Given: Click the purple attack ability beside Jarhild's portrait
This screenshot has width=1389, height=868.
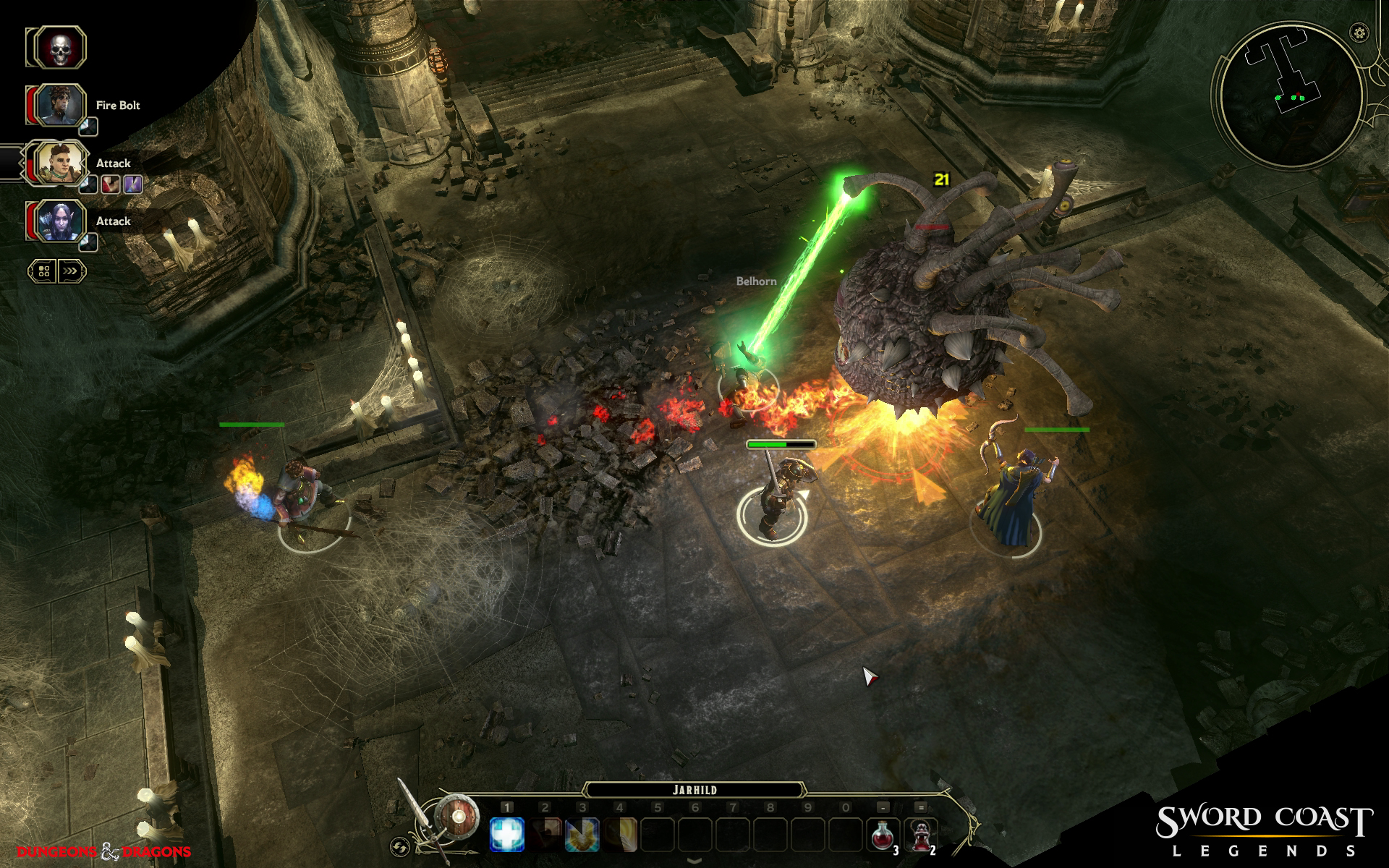Looking at the screenshot, I should 133,184.
